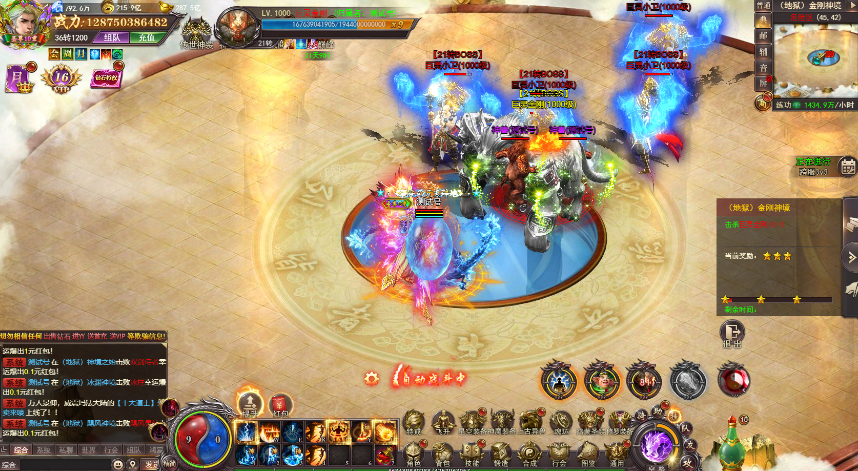Open the VIP 16 badge
Viewport: 858px width, 471px height.
63,76
